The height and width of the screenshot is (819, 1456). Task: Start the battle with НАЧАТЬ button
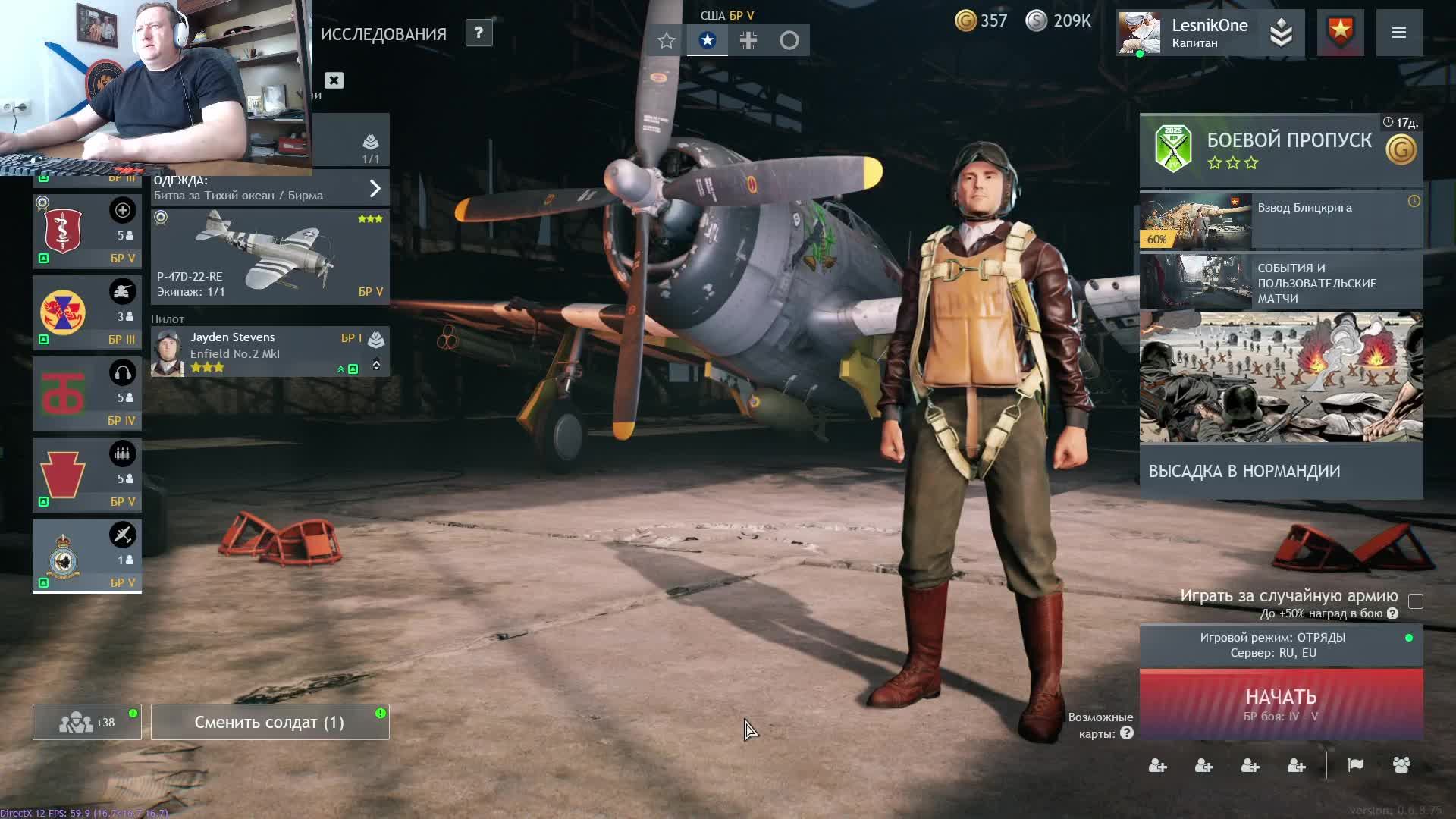click(1281, 703)
